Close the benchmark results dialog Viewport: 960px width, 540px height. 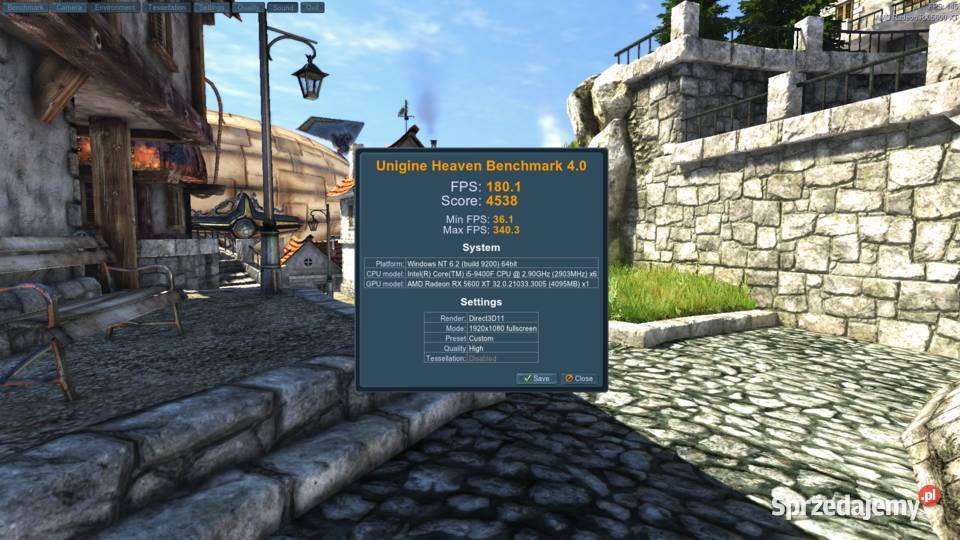tap(578, 378)
